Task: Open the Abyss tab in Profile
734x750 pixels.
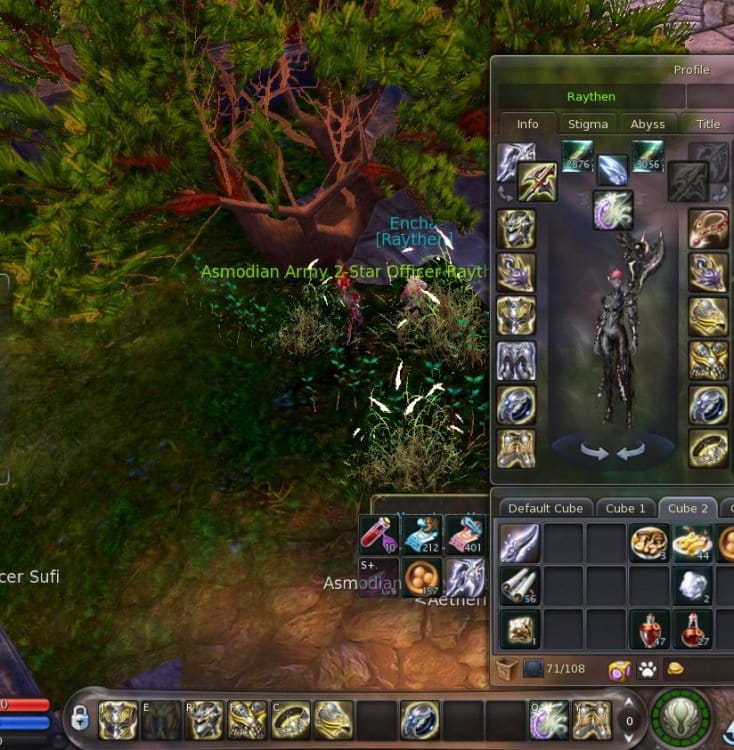Action: [x=647, y=124]
